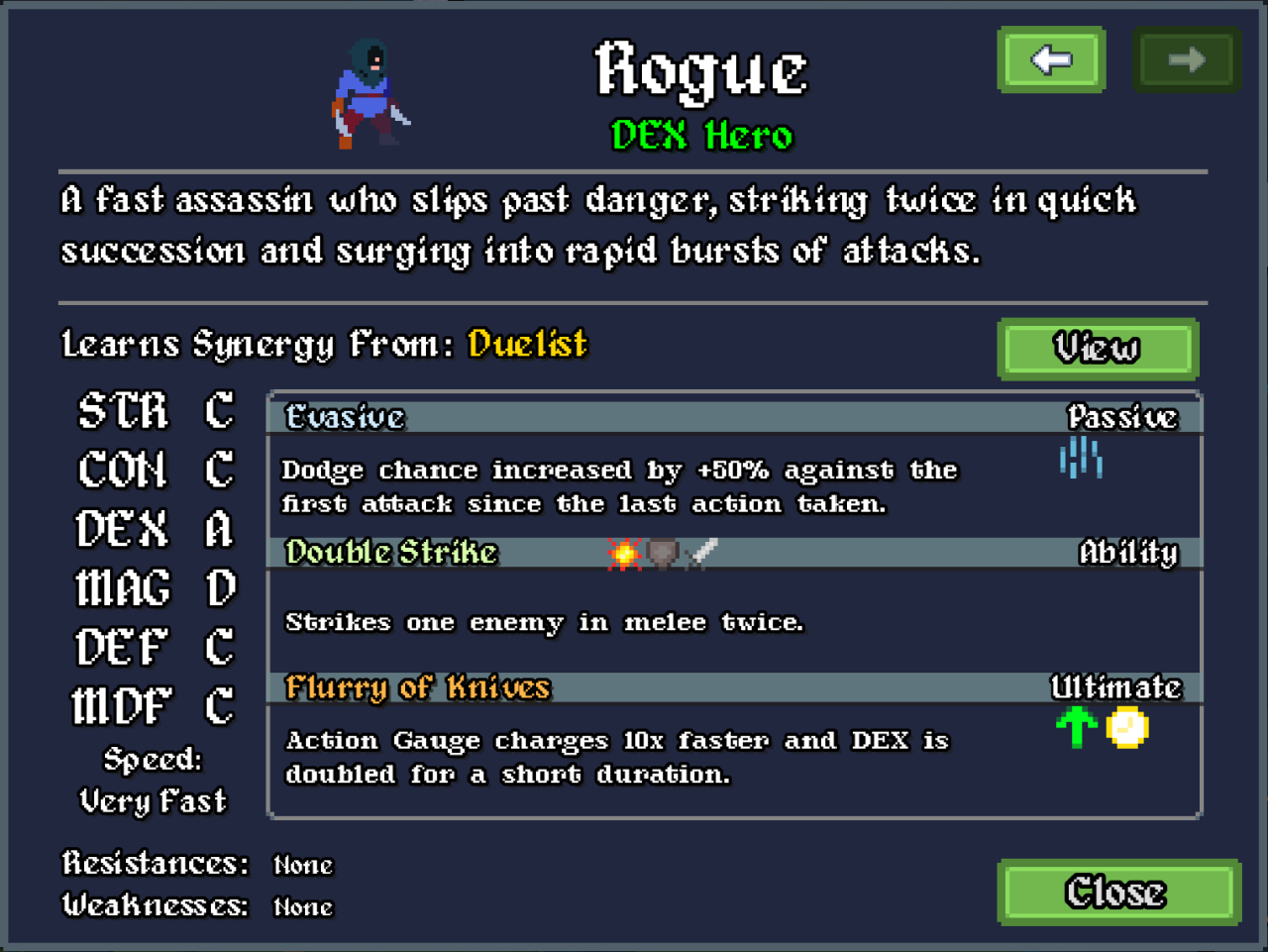View the Duelist synergy details

(x=1098, y=349)
